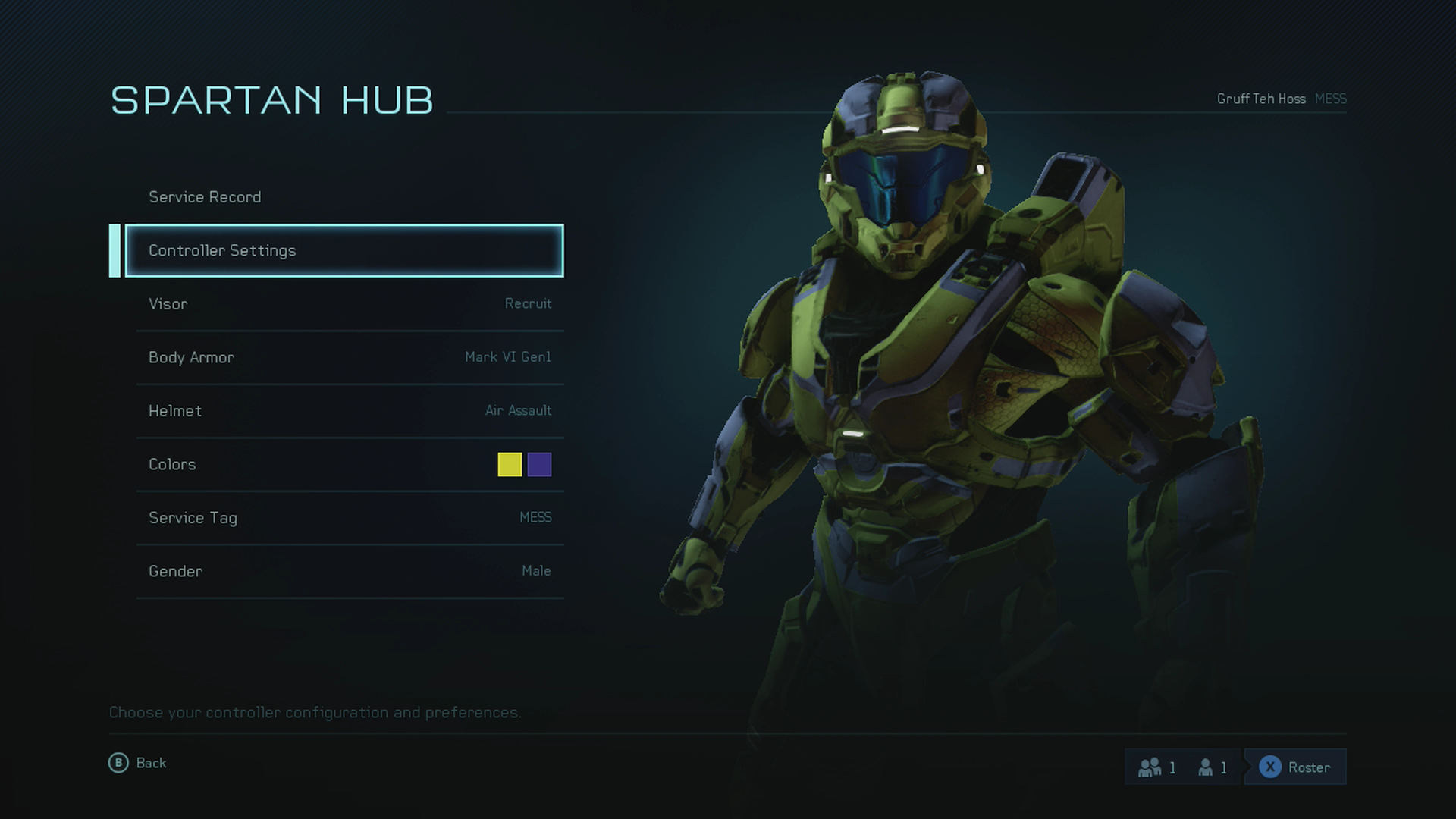Screen dimensions: 1456x819
Task: Change the Gender setting
Action: click(349, 571)
